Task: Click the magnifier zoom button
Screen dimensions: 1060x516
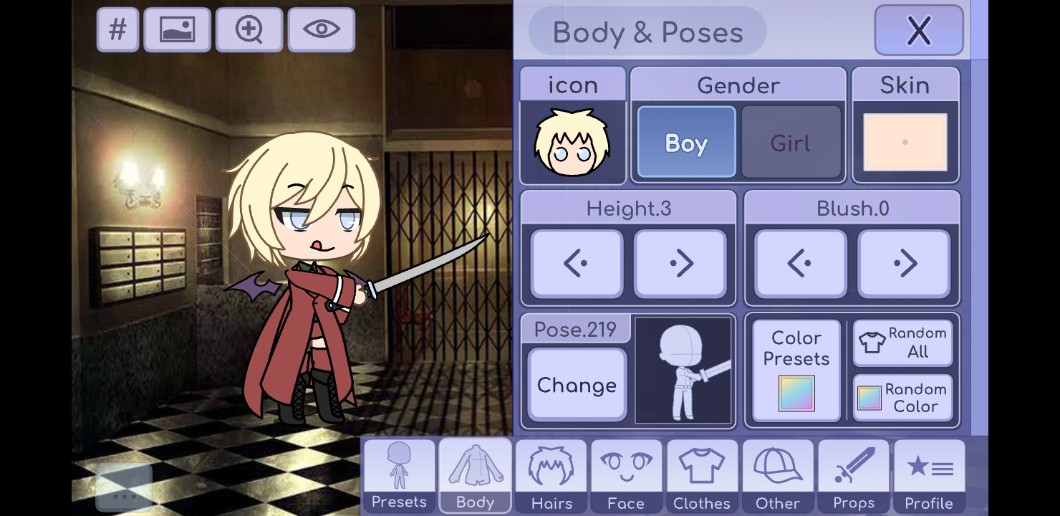Action: click(249, 29)
